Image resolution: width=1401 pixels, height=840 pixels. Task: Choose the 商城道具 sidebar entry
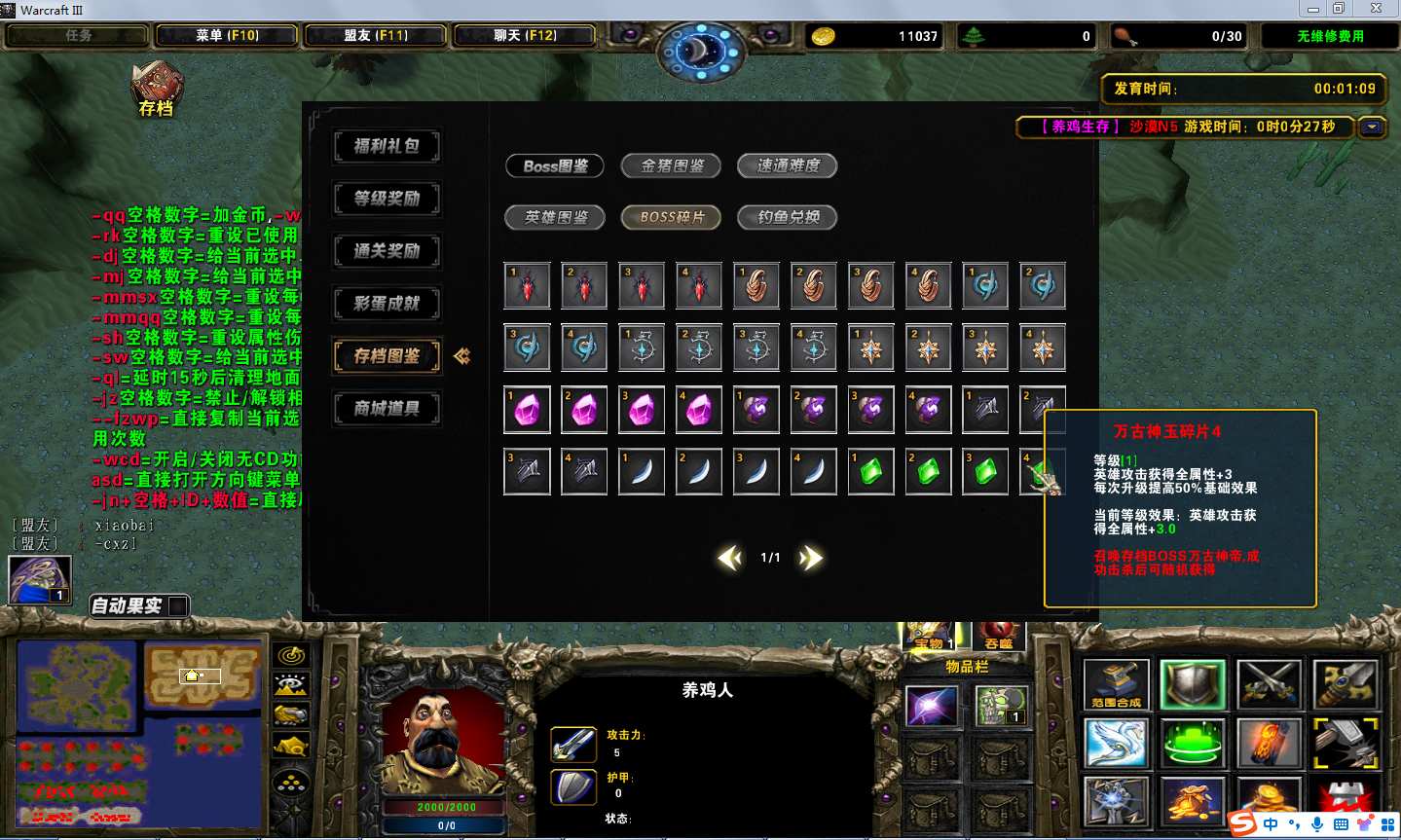click(x=387, y=409)
